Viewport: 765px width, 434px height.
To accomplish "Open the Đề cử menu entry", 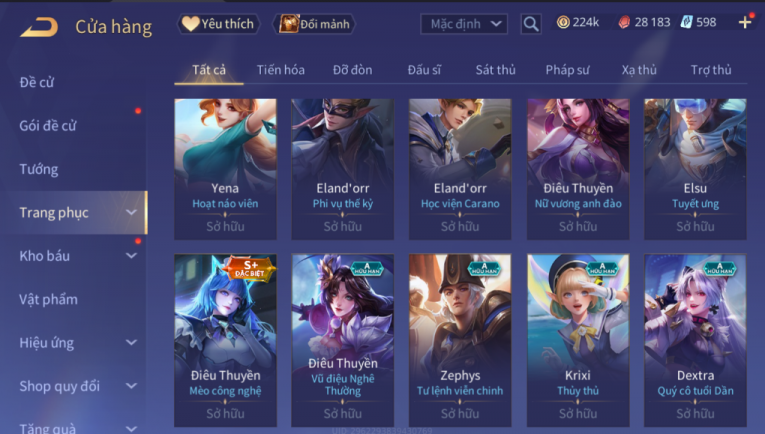I will click(37, 82).
